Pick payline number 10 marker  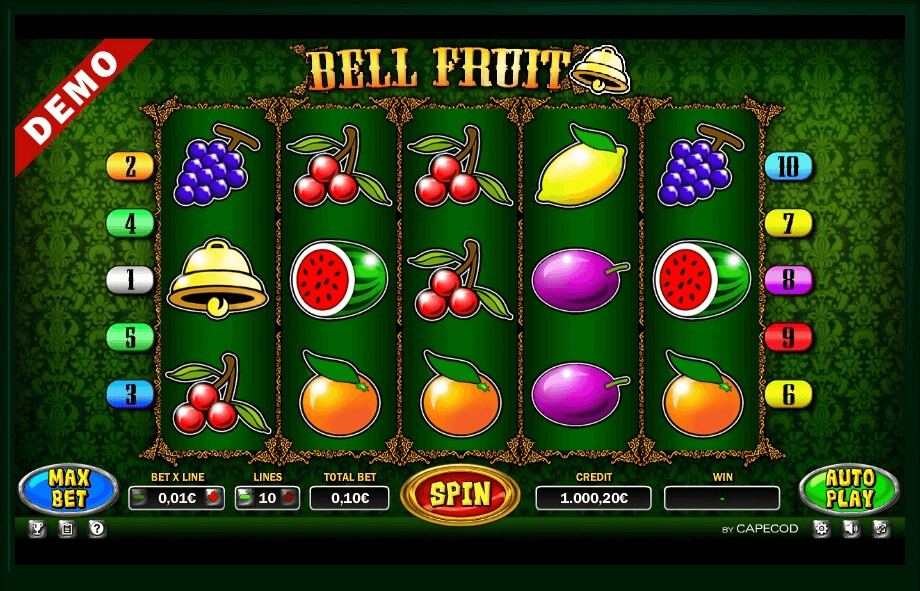(789, 166)
